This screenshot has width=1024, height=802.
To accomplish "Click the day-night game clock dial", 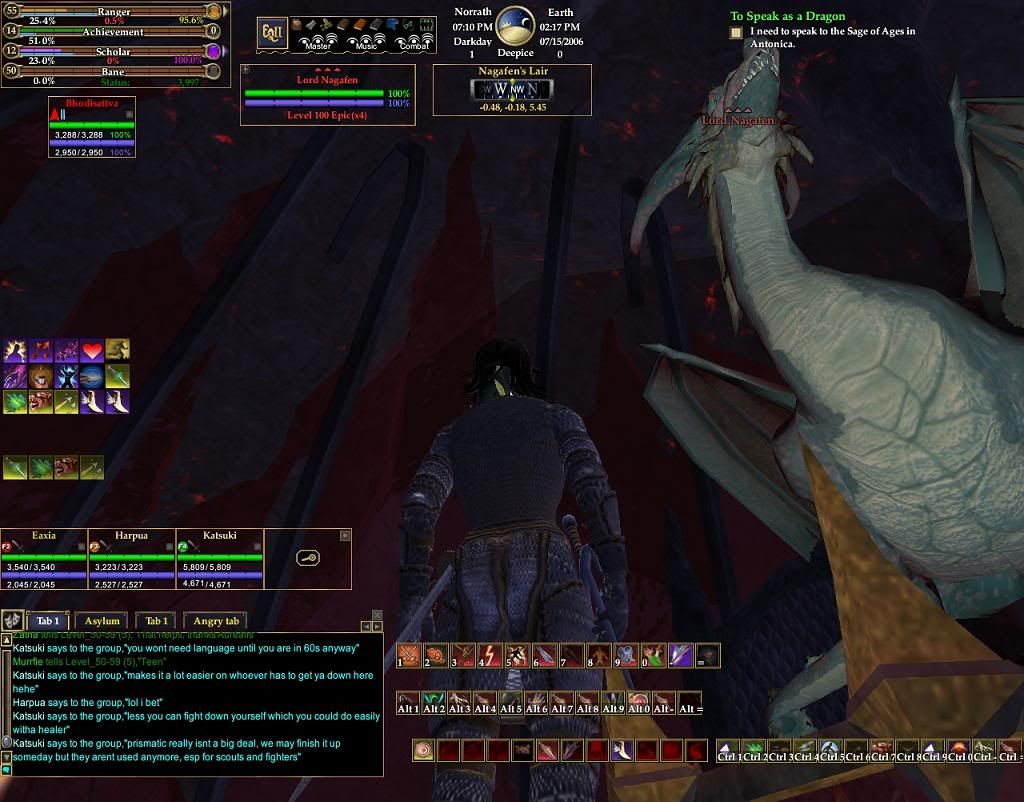I will click(x=516, y=26).
